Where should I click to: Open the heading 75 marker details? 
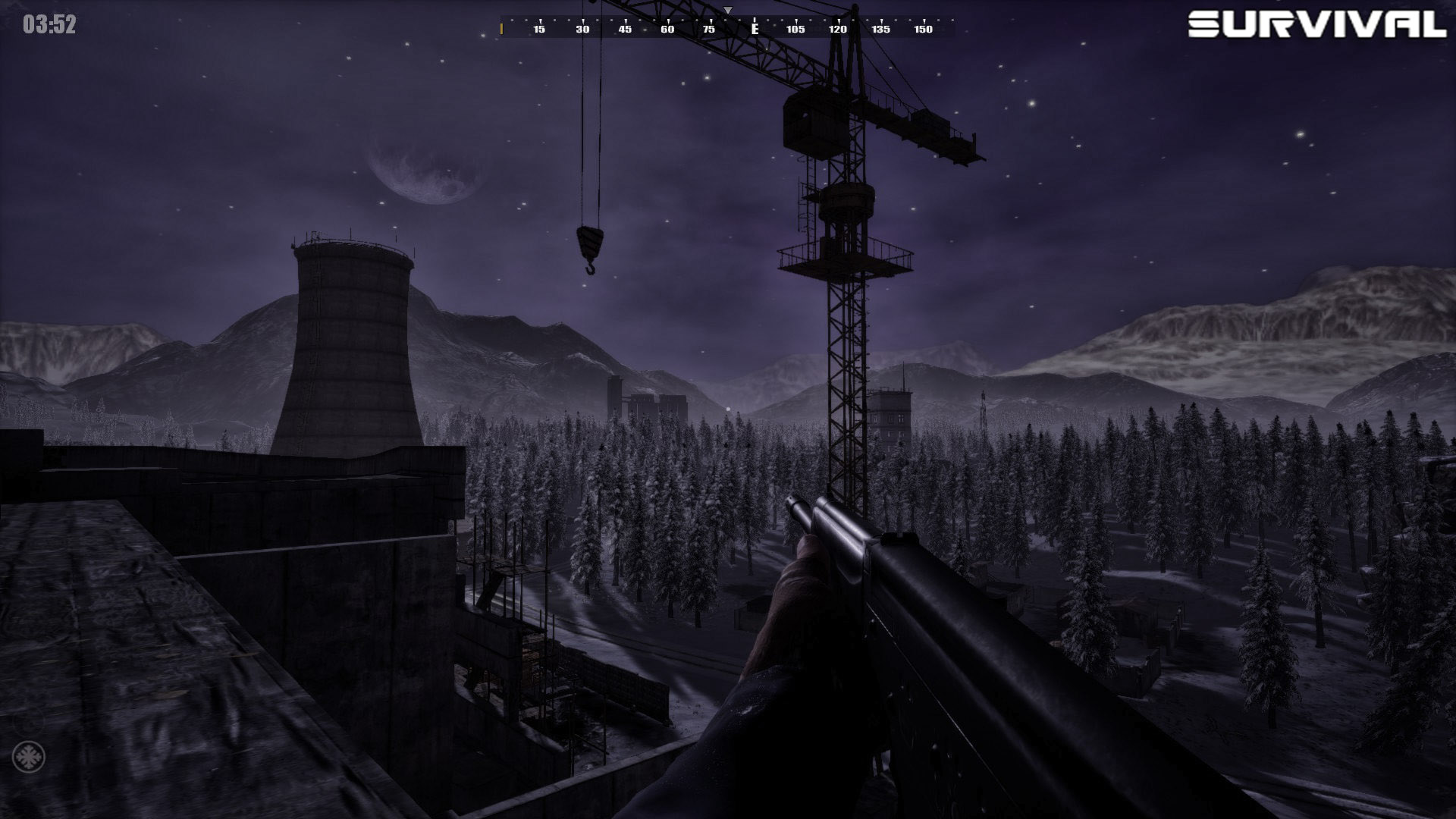(710, 29)
